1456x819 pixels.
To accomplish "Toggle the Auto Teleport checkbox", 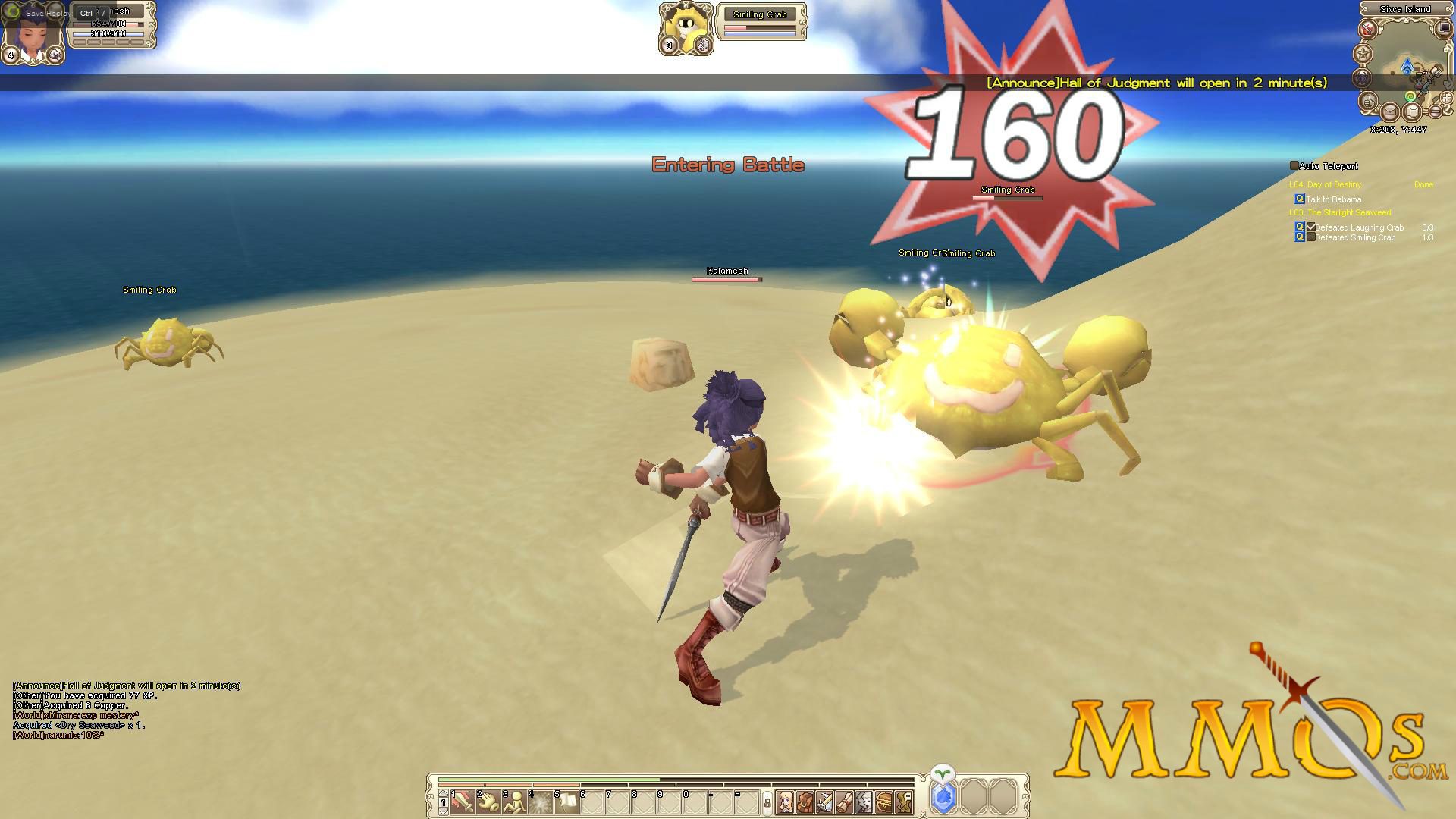I will coord(1294,165).
